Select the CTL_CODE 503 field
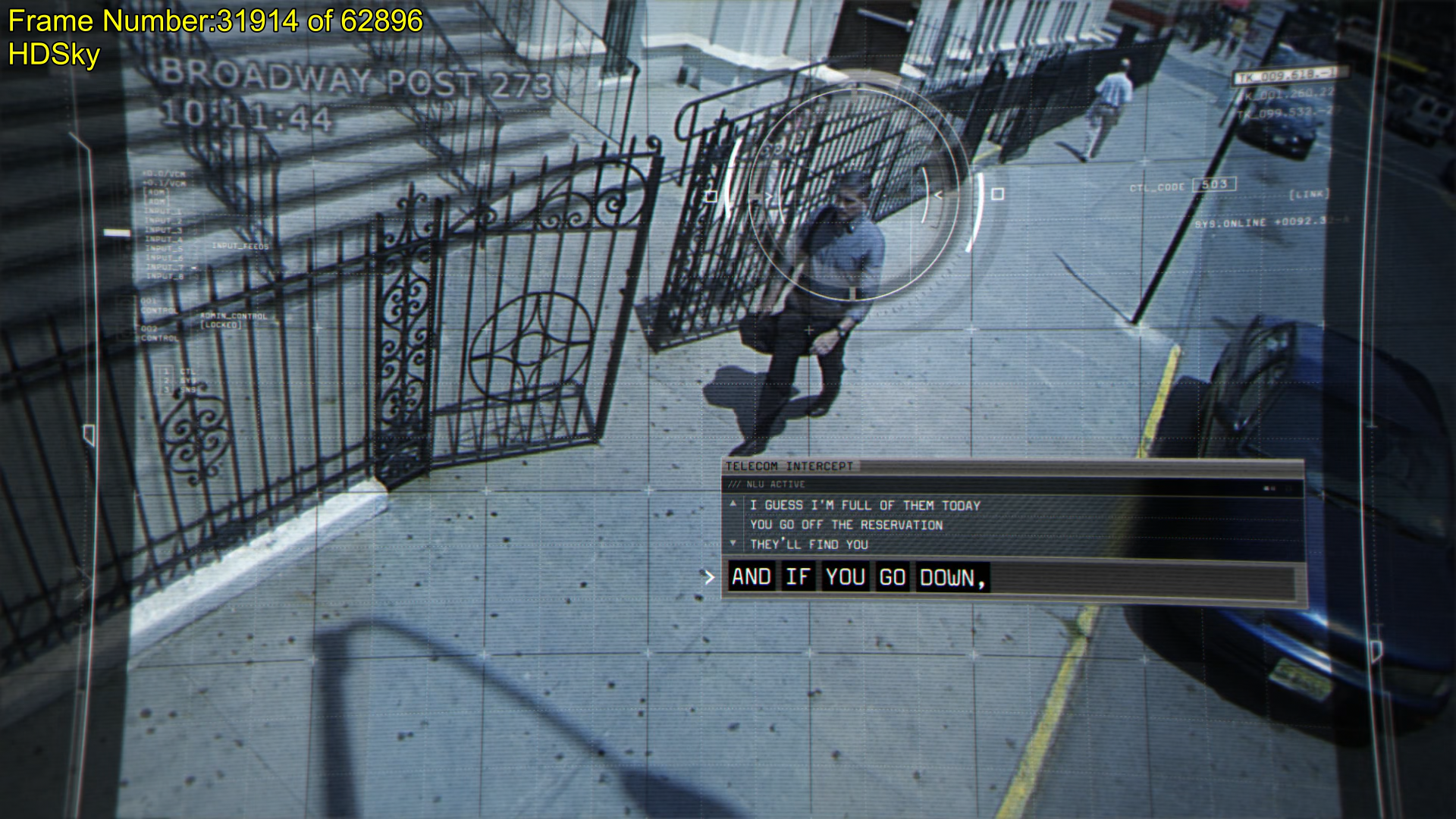1456x819 pixels. 1214,184
